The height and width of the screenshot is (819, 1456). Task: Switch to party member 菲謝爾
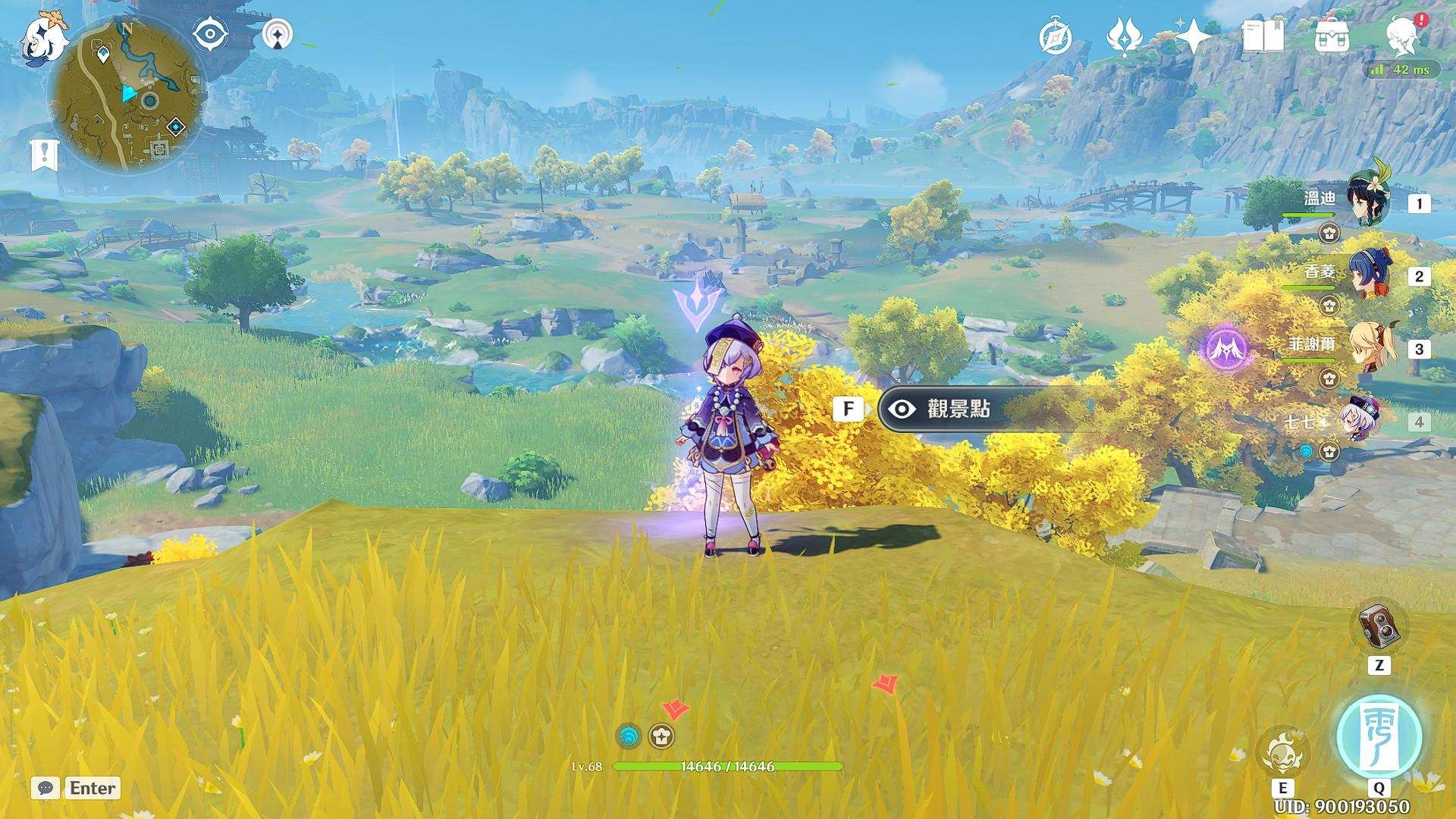pos(1368,347)
